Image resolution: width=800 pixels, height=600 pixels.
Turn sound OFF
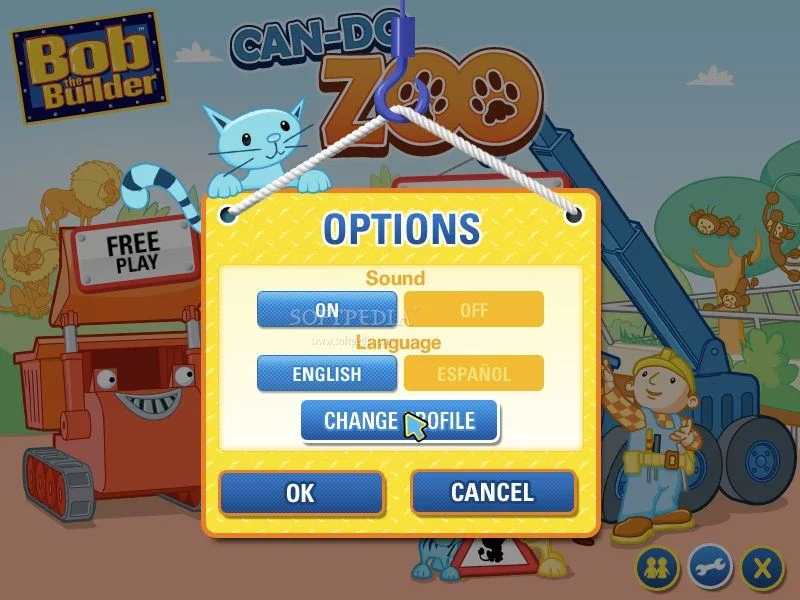pyautogui.click(x=474, y=309)
